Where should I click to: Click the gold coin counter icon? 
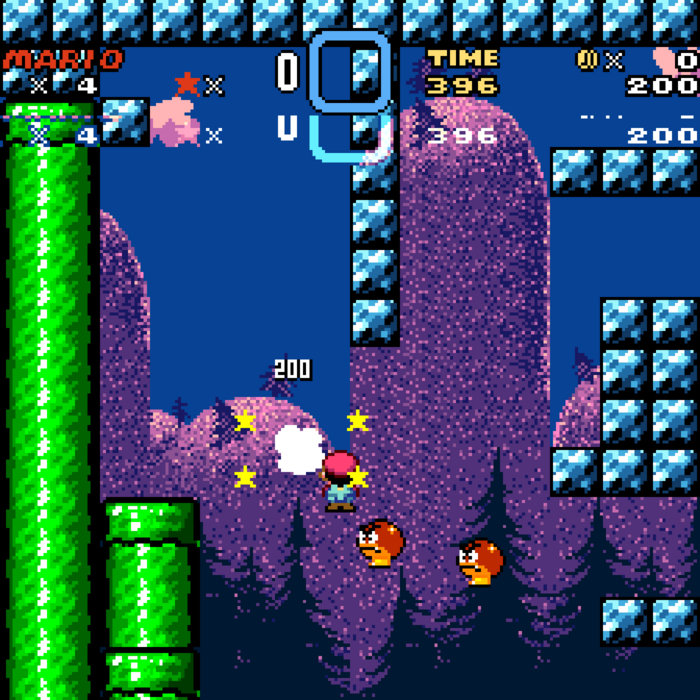point(587,60)
